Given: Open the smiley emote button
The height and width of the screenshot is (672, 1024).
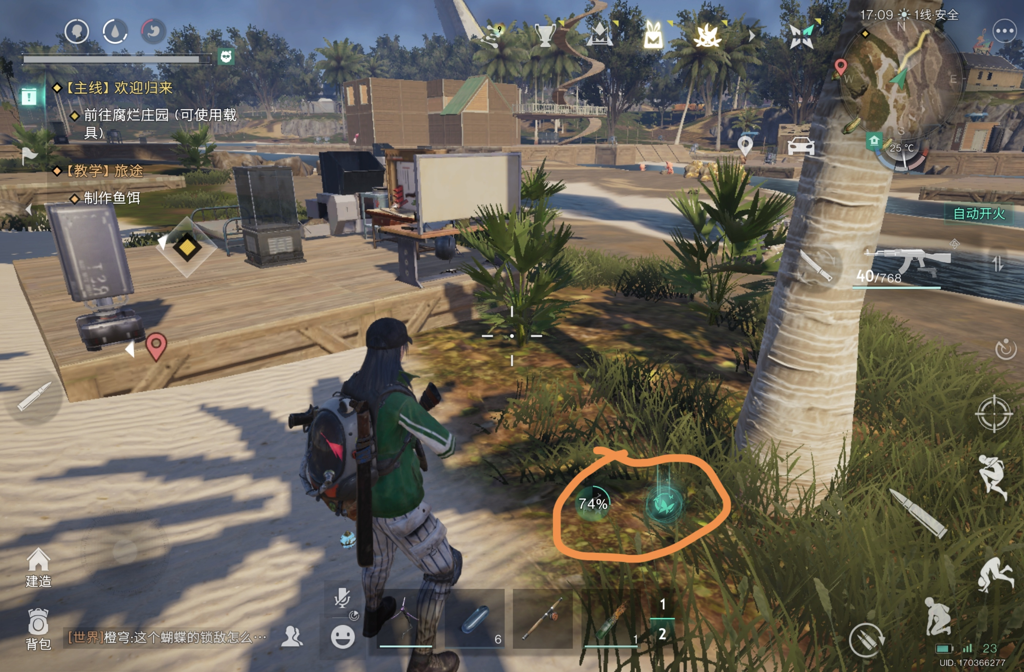Looking at the screenshot, I should tap(343, 636).
